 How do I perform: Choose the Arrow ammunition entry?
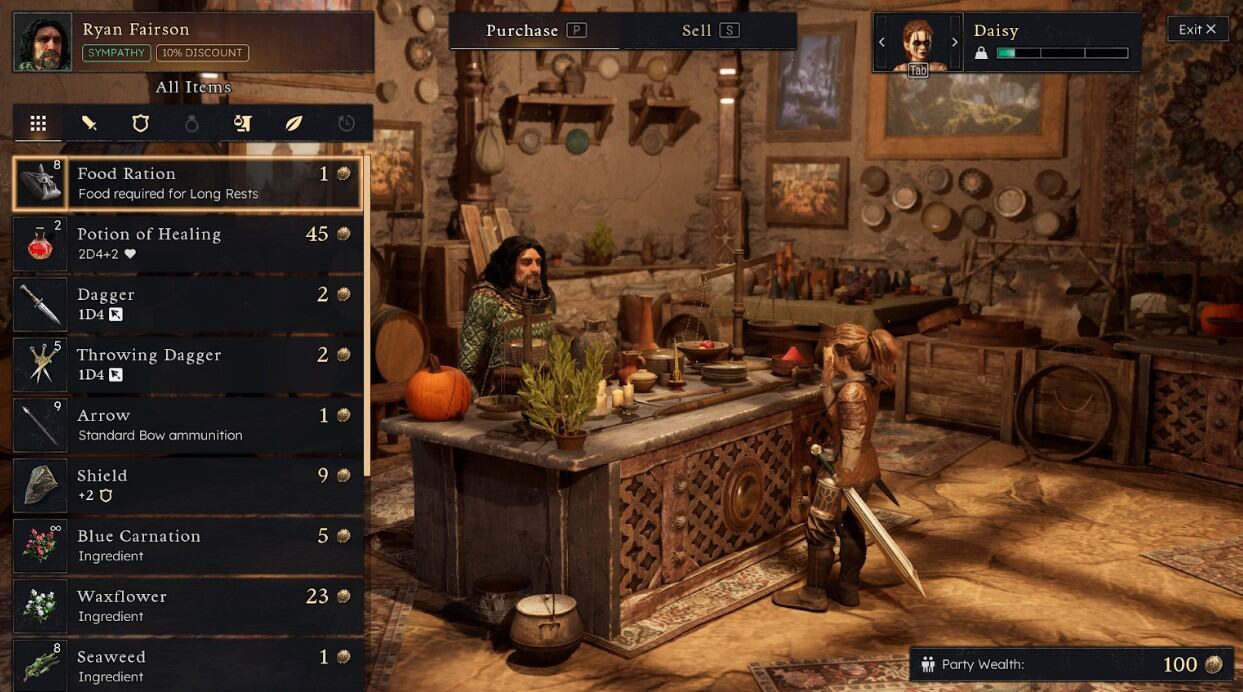(188, 424)
